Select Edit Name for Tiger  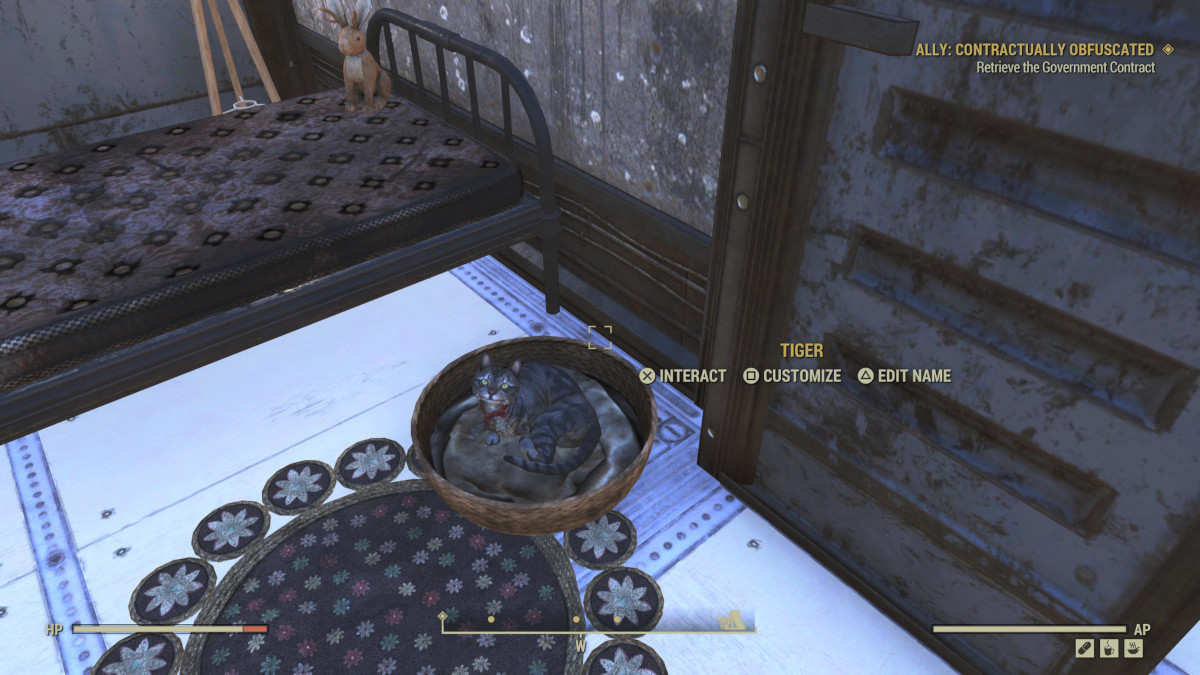click(904, 376)
